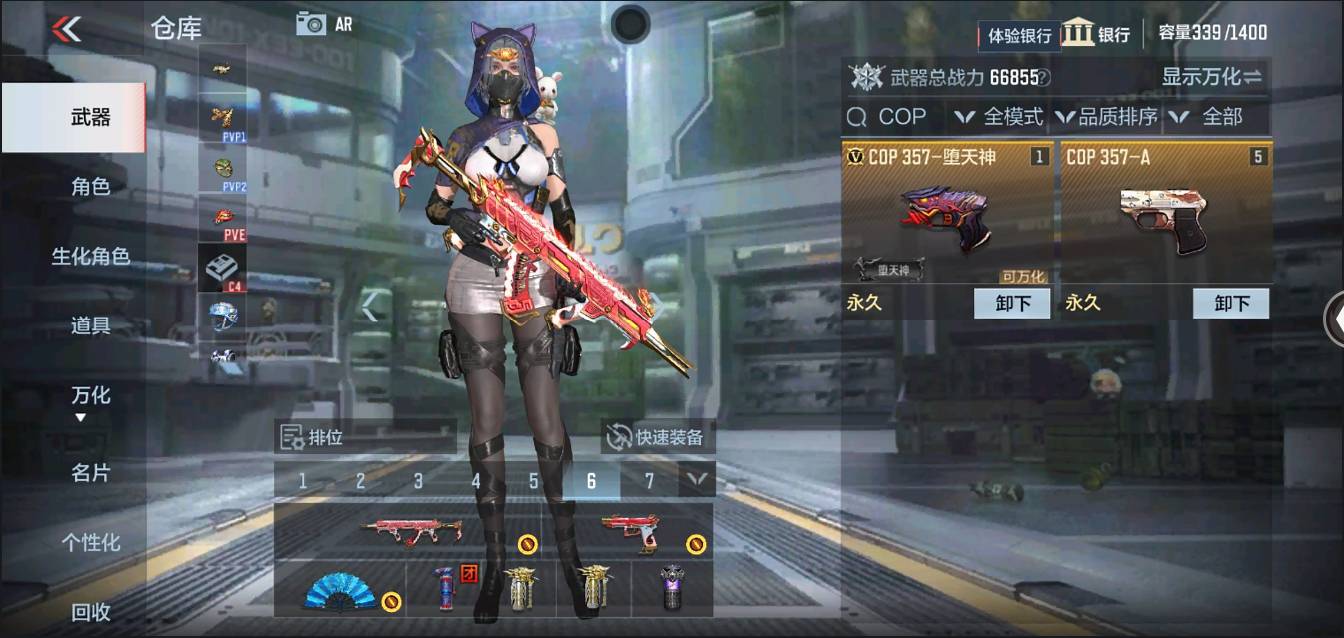The image size is (1344, 638).
Task: Select the COP 357-堕天神 weapon card
Action: coord(946,214)
